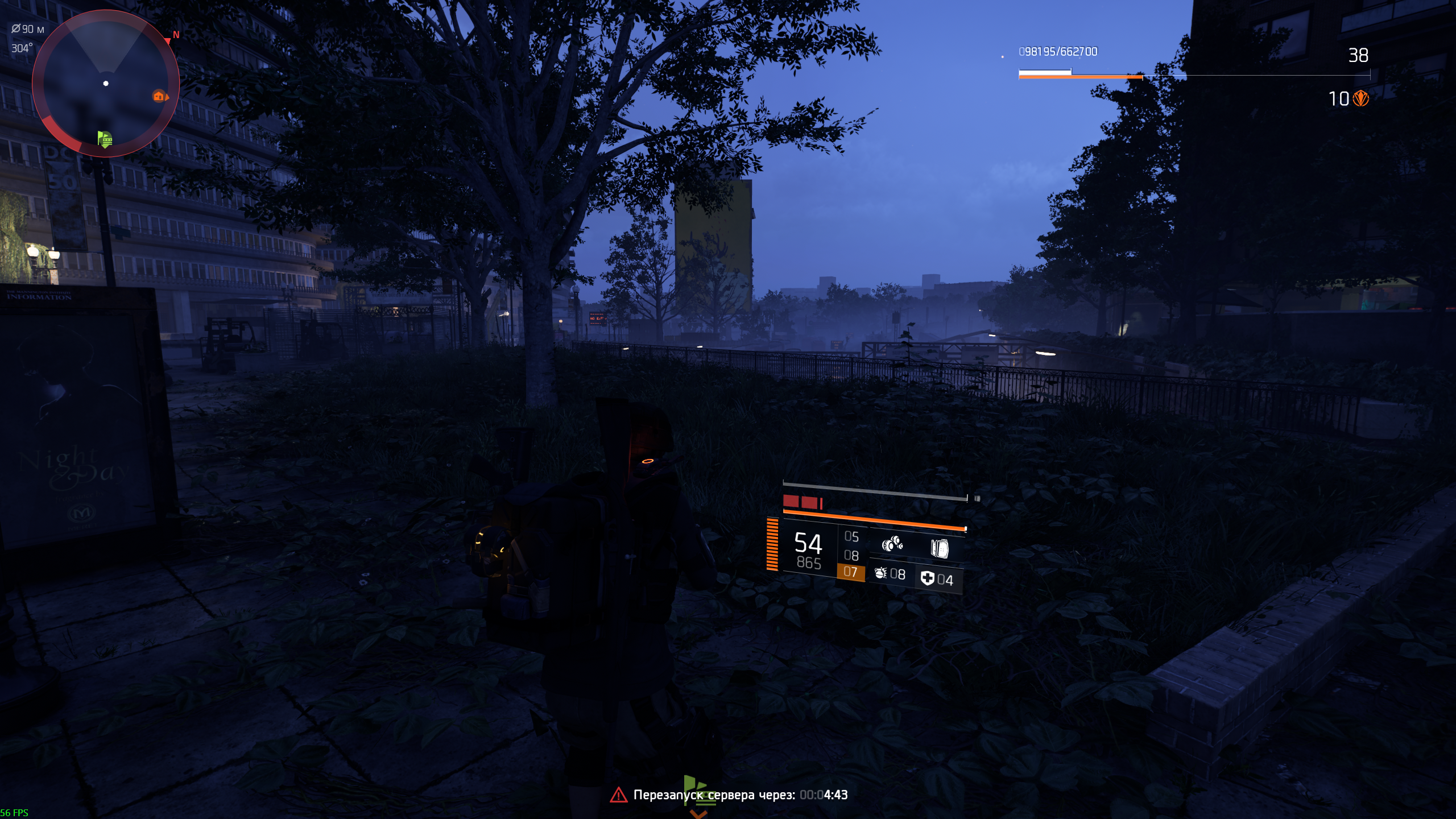Select the green flag marker on minimap
The image size is (1456, 819).
pos(105,138)
